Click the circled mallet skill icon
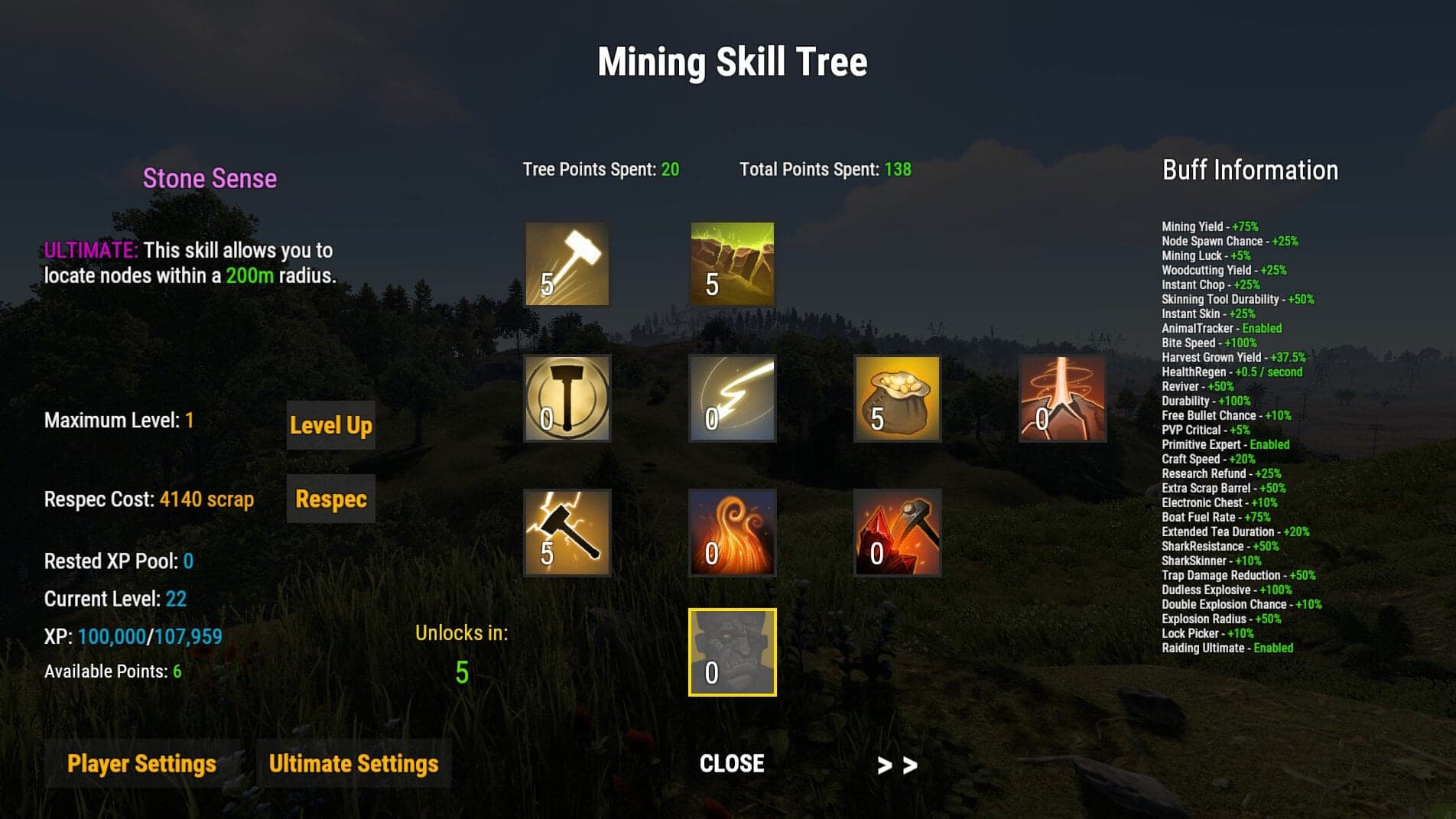Image resolution: width=1456 pixels, height=819 pixels. point(567,401)
